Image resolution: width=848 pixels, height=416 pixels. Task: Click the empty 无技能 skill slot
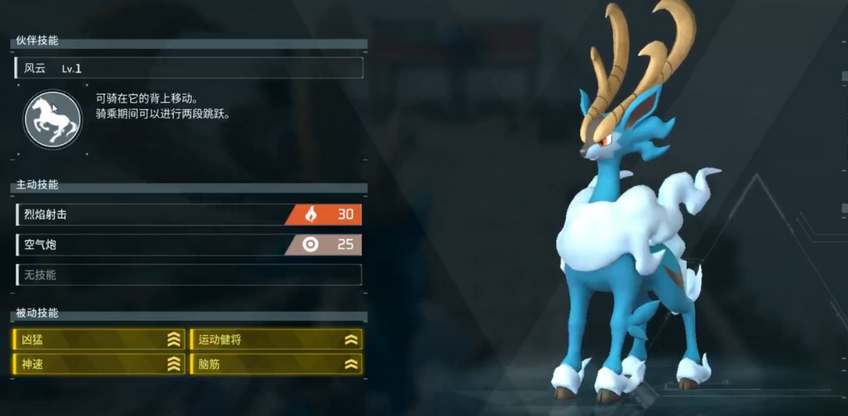pos(188,274)
